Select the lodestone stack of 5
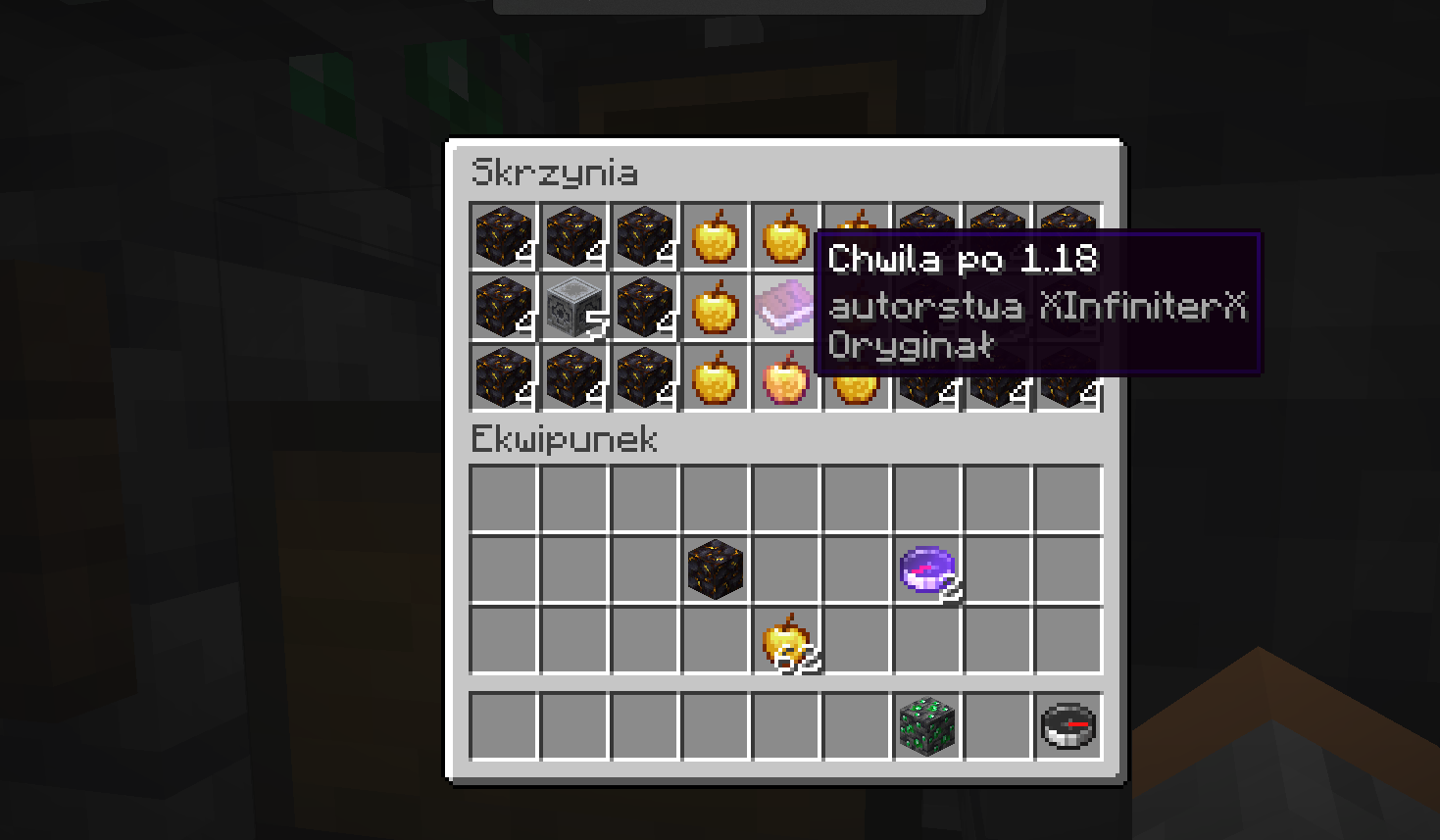 (573, 307)
